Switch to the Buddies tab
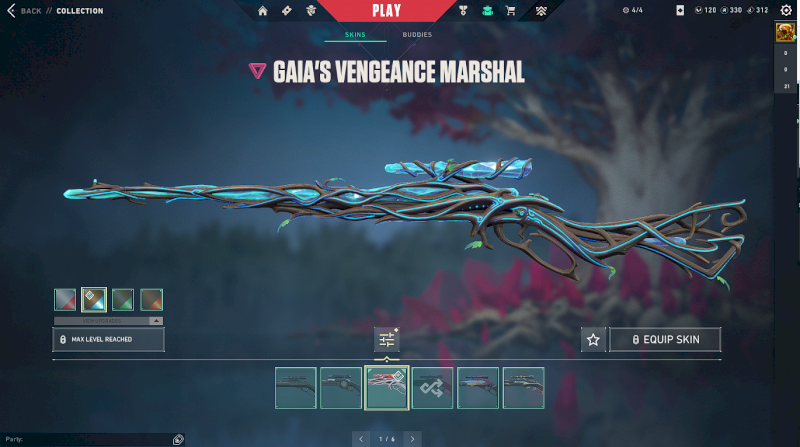Image resolution: width=800 pixels, height=447 pixels. (x=418, y=35)
